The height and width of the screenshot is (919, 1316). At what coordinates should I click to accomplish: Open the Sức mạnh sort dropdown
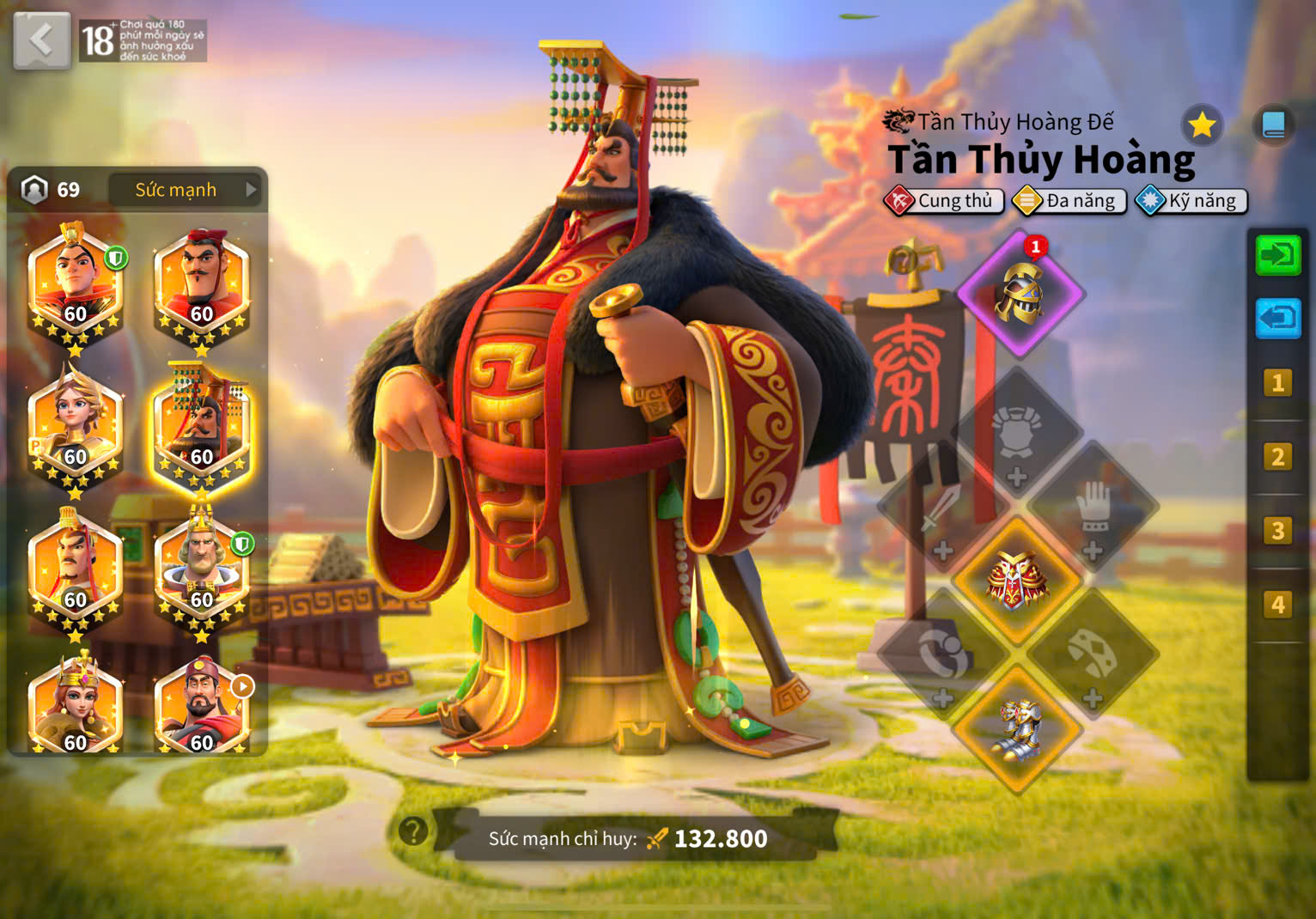point(187,190)
